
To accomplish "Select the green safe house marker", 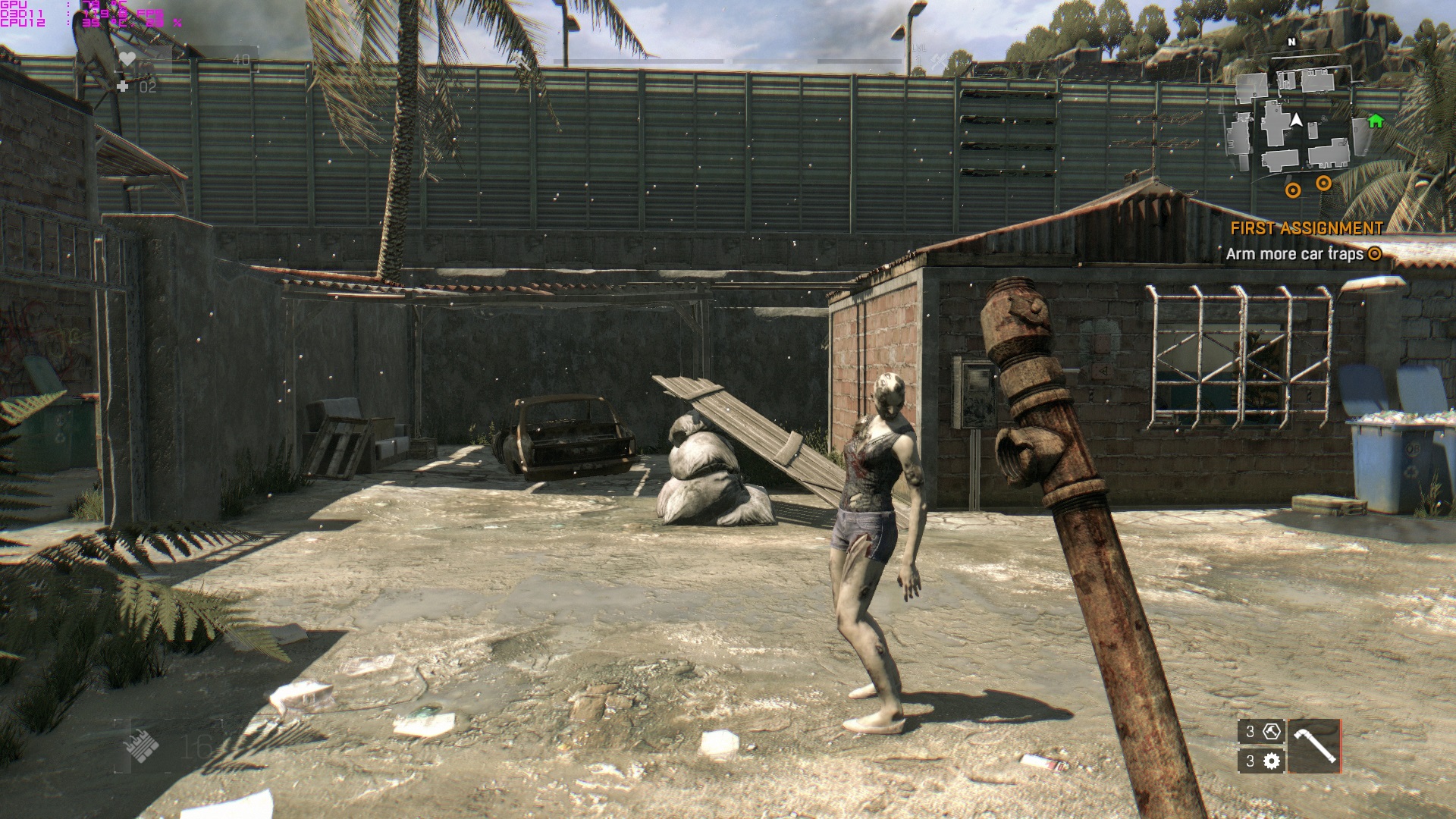I will 1375,121.
